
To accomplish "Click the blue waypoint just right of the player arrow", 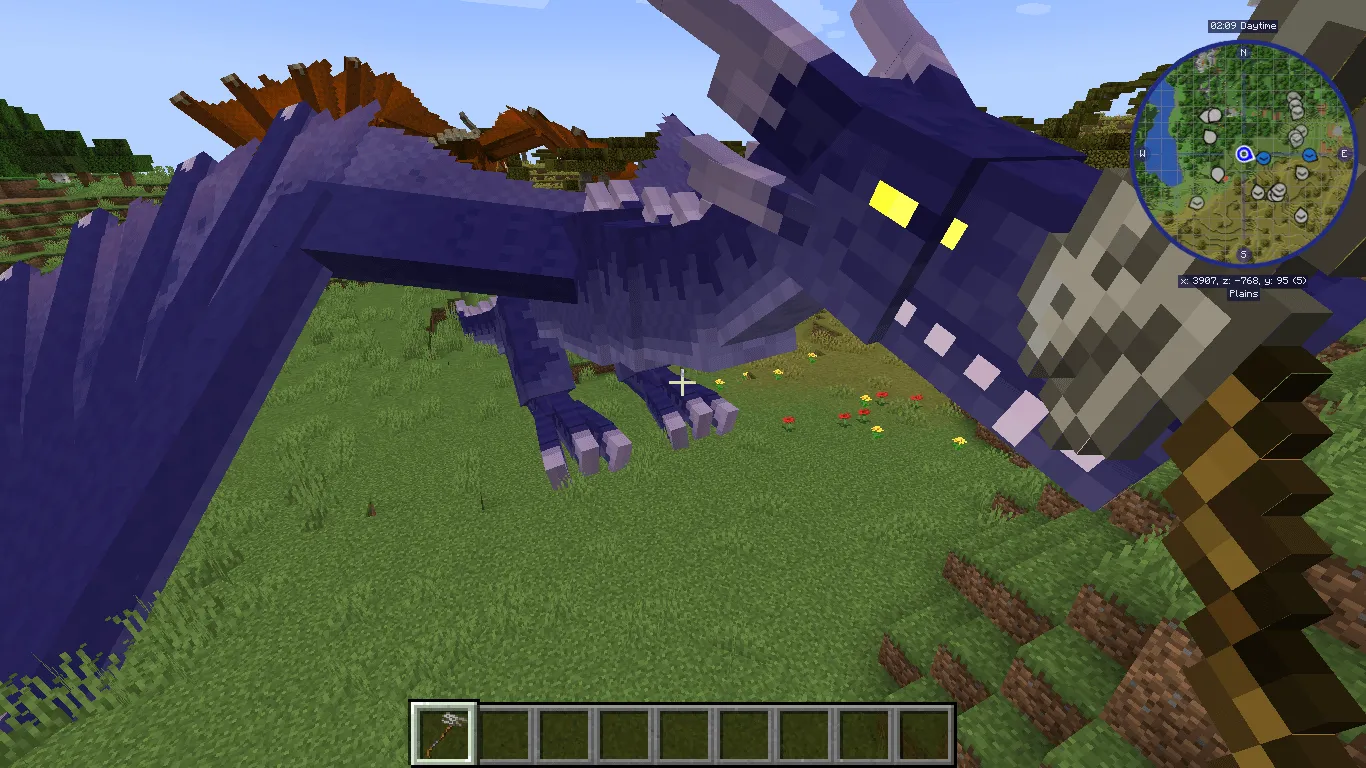I will click(1263, 157).
